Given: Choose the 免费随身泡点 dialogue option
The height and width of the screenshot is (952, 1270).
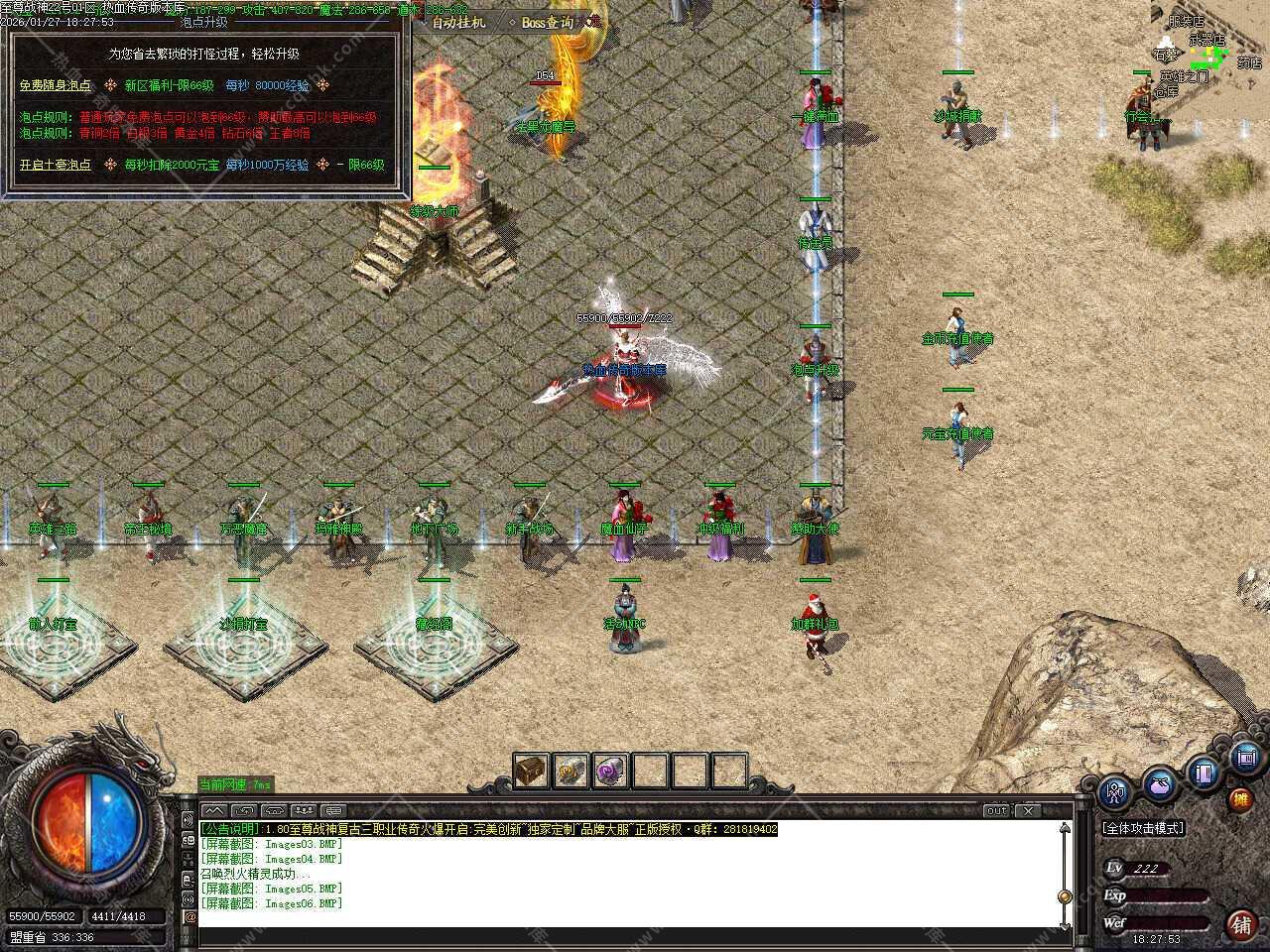Looking at the screenshot, I should 56,85.
